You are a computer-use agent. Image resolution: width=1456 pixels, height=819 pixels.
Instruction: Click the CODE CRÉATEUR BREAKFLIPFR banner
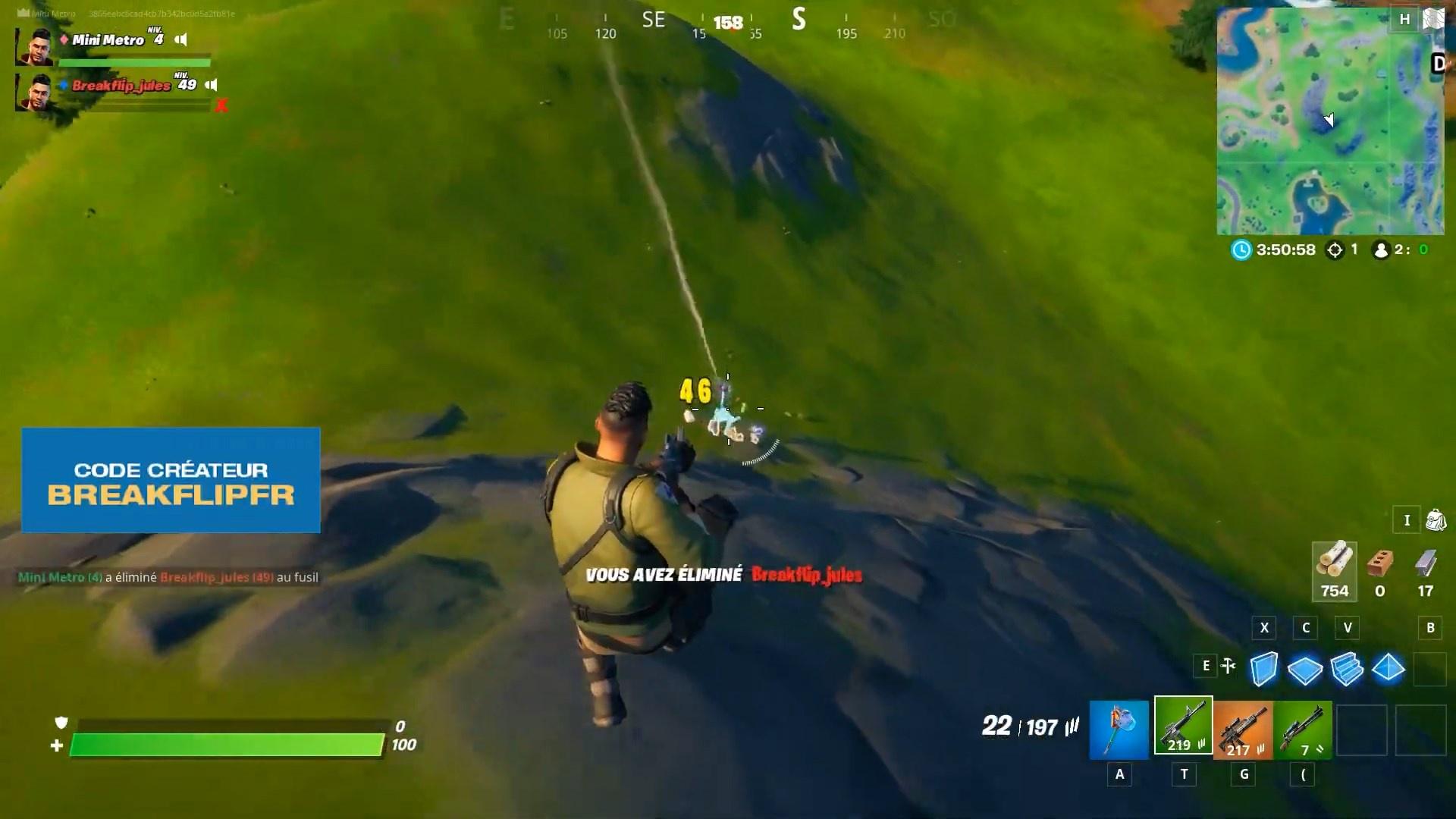click(171, 481)
